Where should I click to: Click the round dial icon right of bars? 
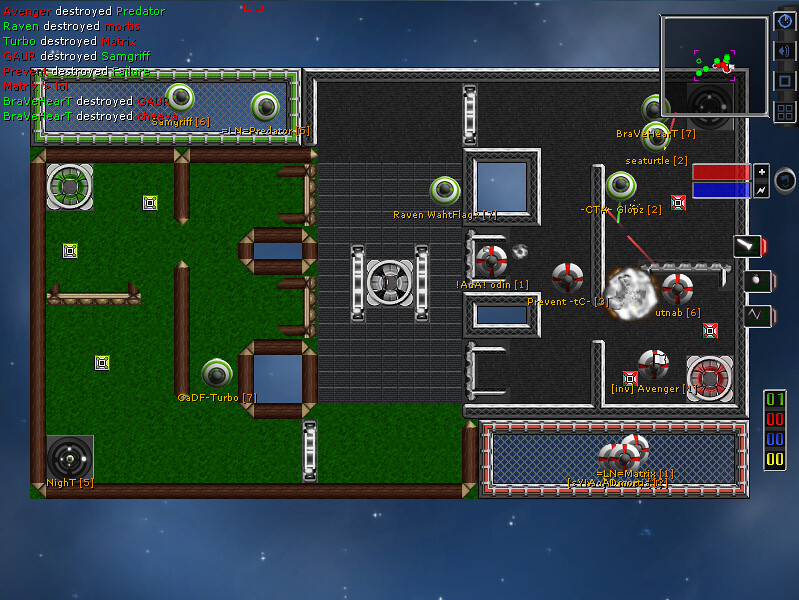coord(786,181)
